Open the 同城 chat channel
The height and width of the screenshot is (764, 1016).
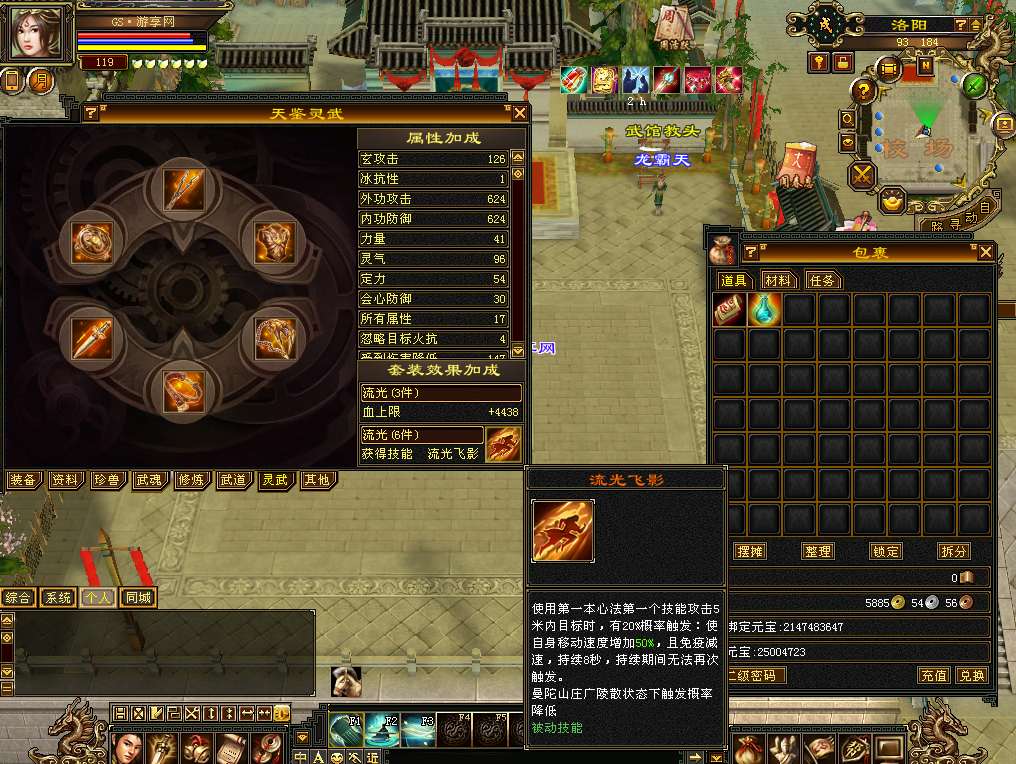tap(139, 598)
